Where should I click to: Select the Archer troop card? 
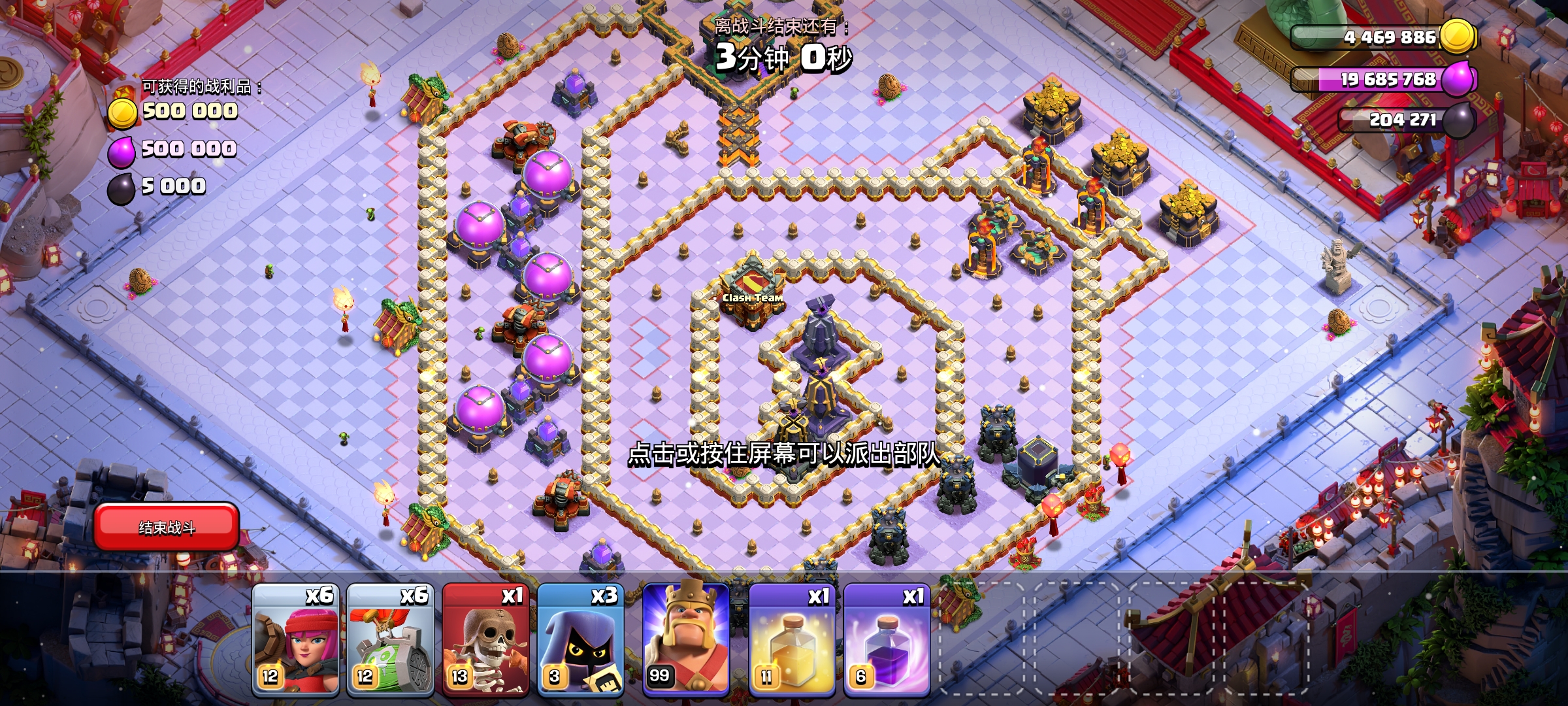pyautogui.click(x=296, y=639)
